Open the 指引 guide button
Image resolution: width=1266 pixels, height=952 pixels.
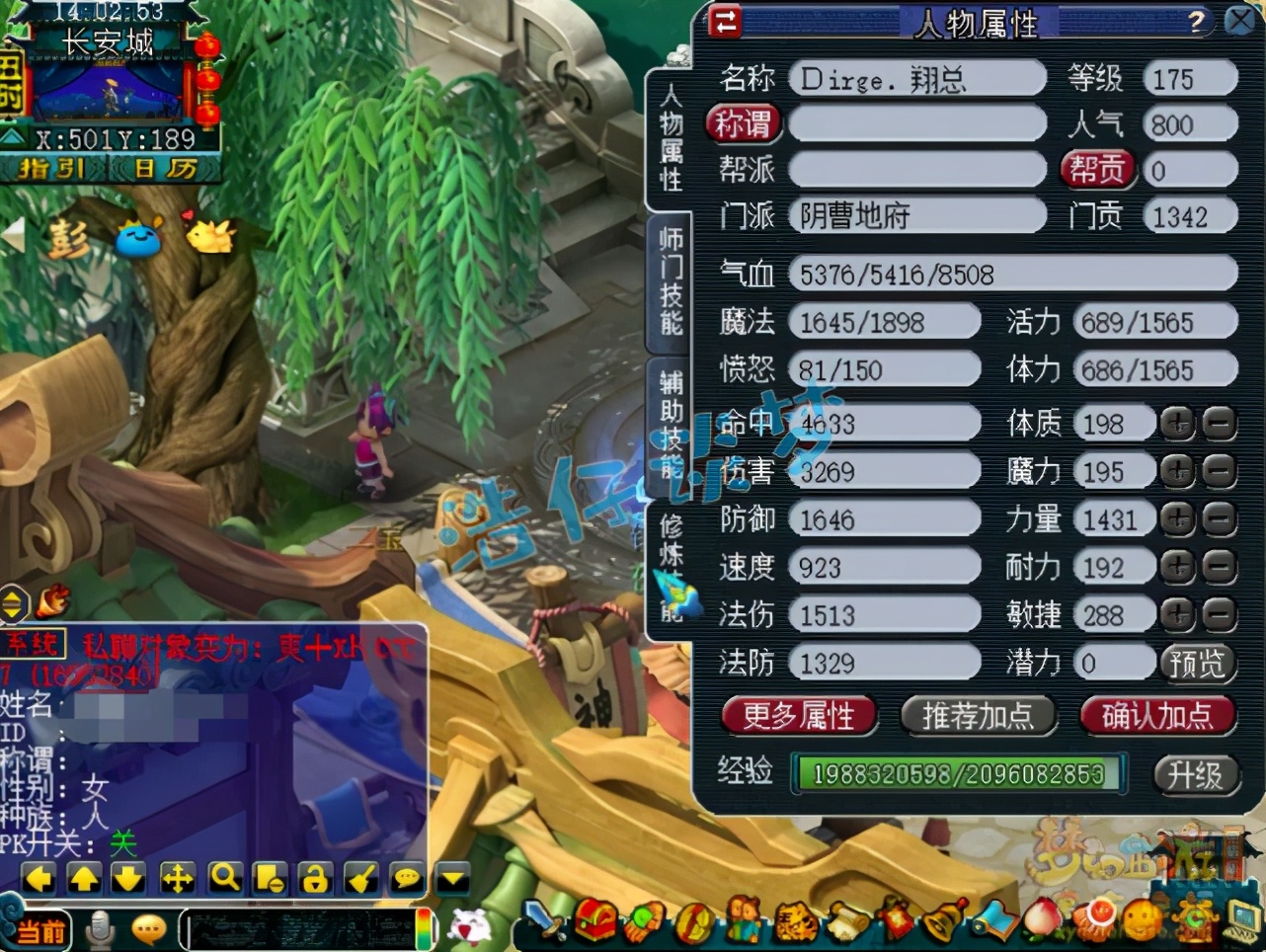[51, 169]
